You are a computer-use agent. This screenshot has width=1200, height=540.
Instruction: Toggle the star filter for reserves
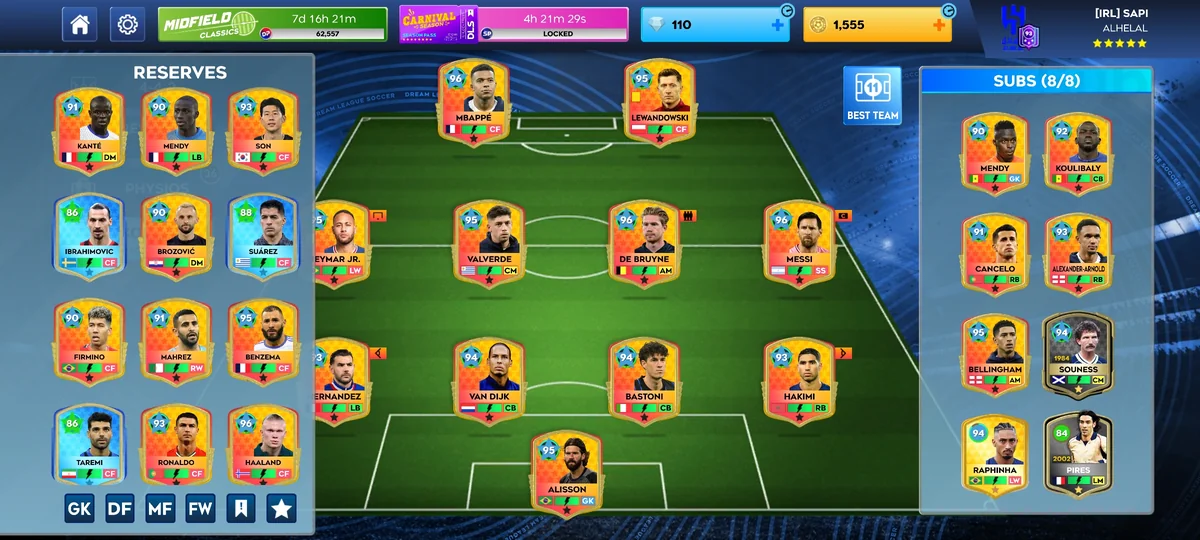pyautogui.click(x=281, y=508)
